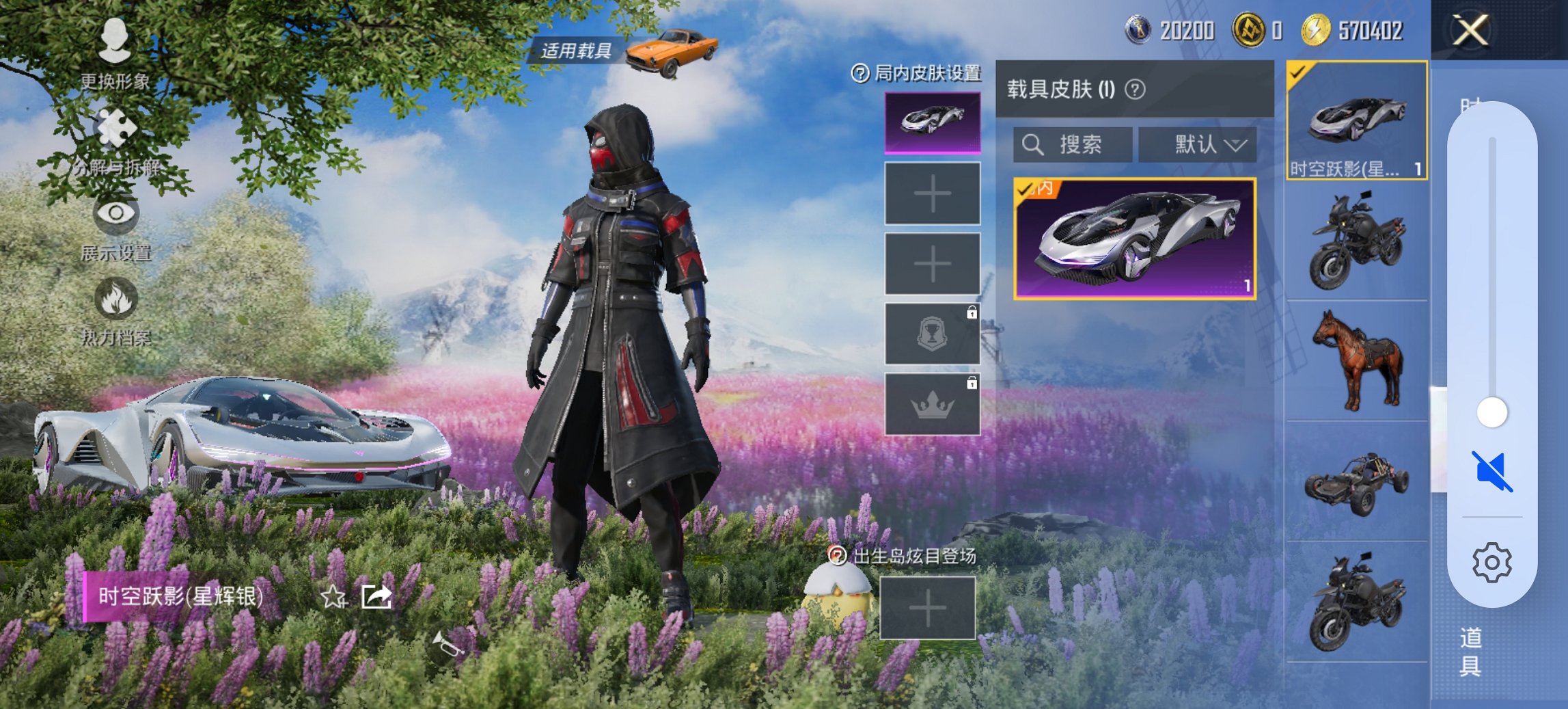Click the lightning currency balance 570402

click(x=1373, y=31)
